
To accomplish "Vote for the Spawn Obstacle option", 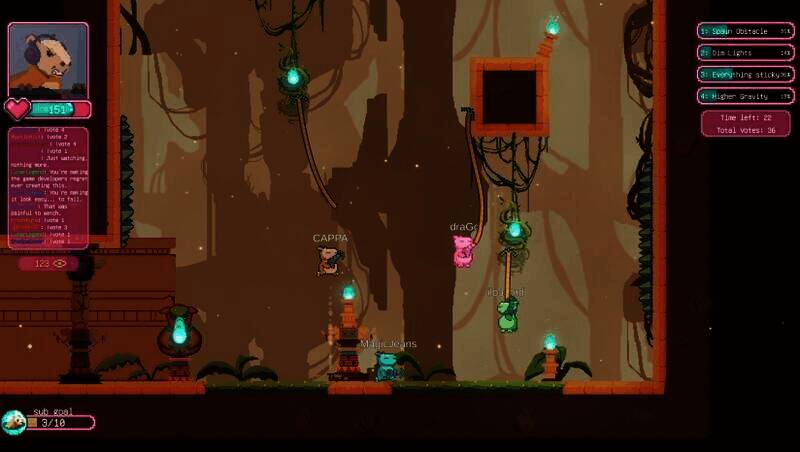I will 743,31.
